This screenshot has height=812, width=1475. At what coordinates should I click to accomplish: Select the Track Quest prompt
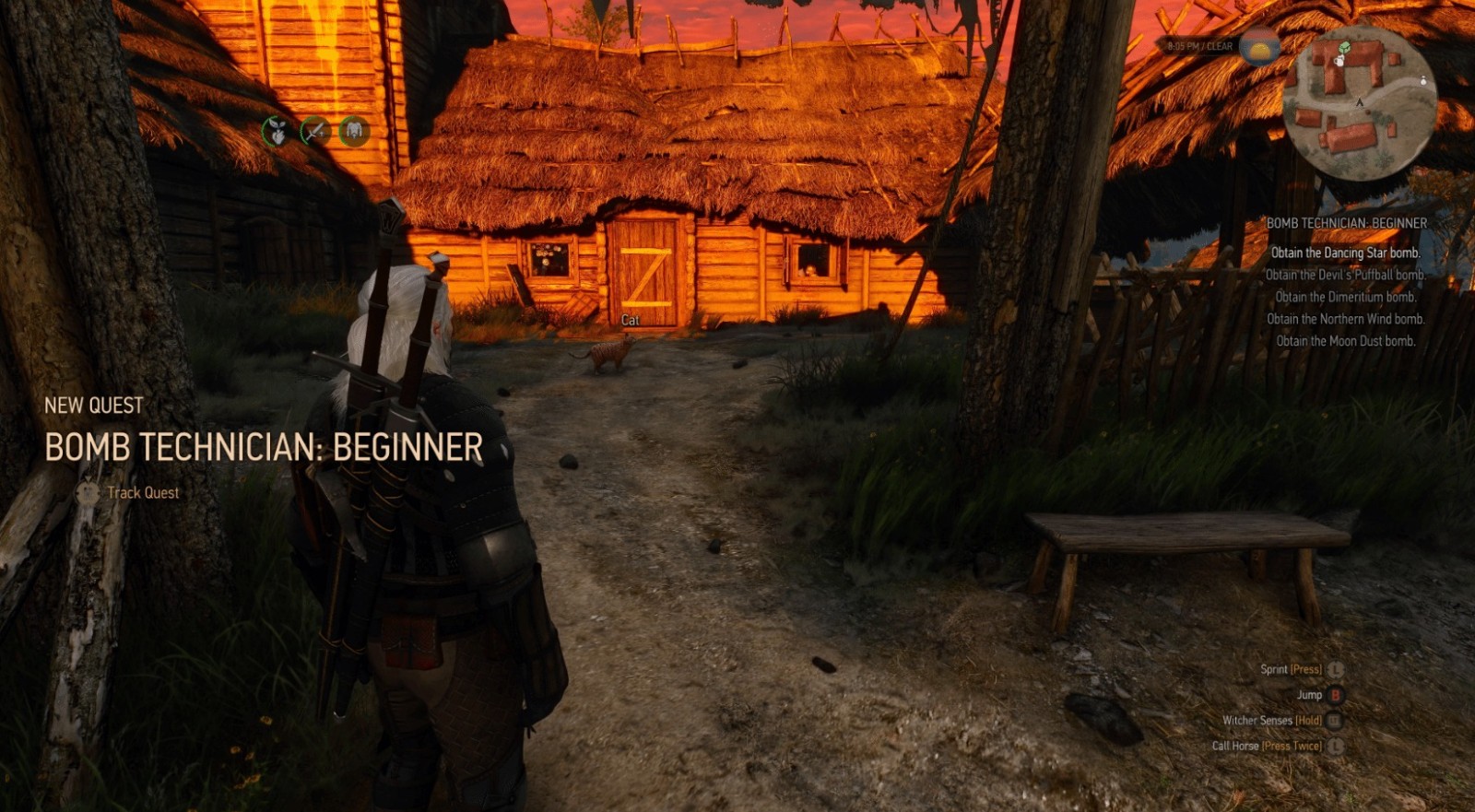click(142, 492)
